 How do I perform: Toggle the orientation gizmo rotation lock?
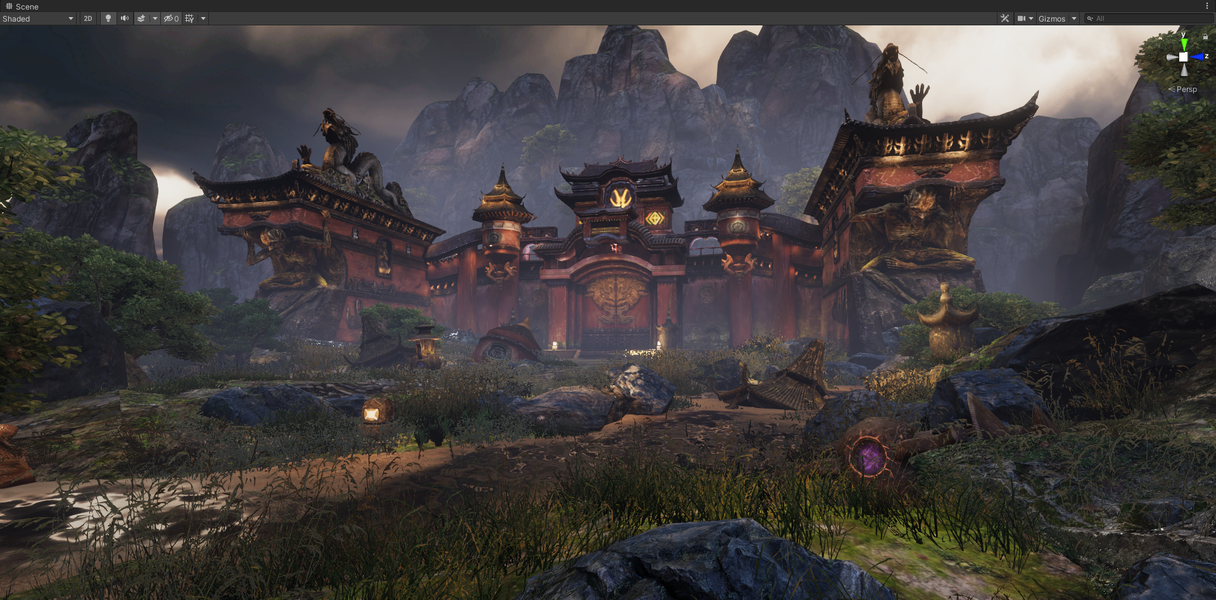coord(1205,37)
